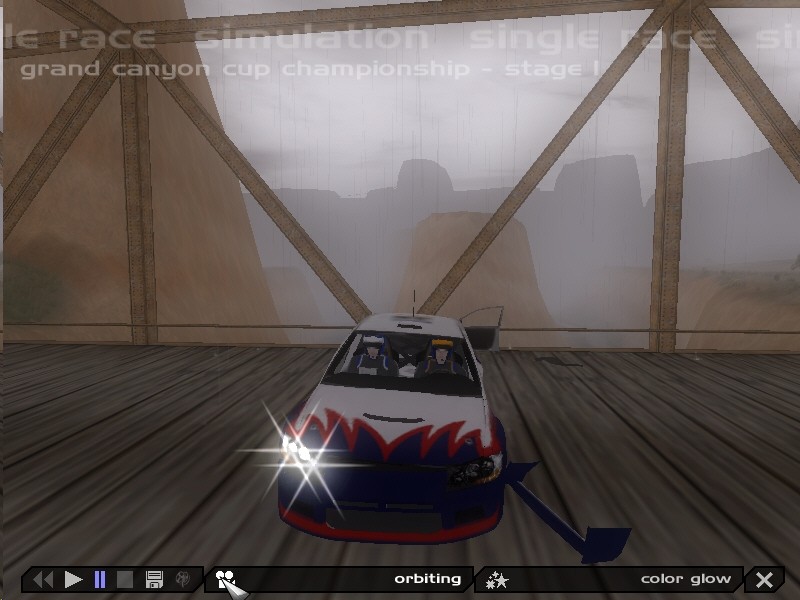Stop the replay playback

click(125, 579)
